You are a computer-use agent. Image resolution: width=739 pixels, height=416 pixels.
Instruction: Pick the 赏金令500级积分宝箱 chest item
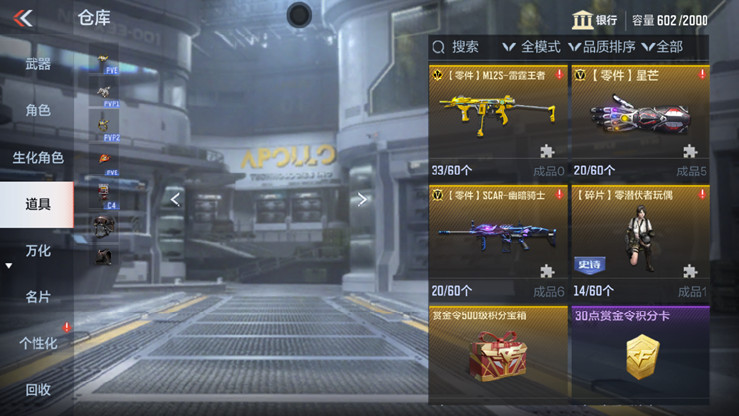498,355
